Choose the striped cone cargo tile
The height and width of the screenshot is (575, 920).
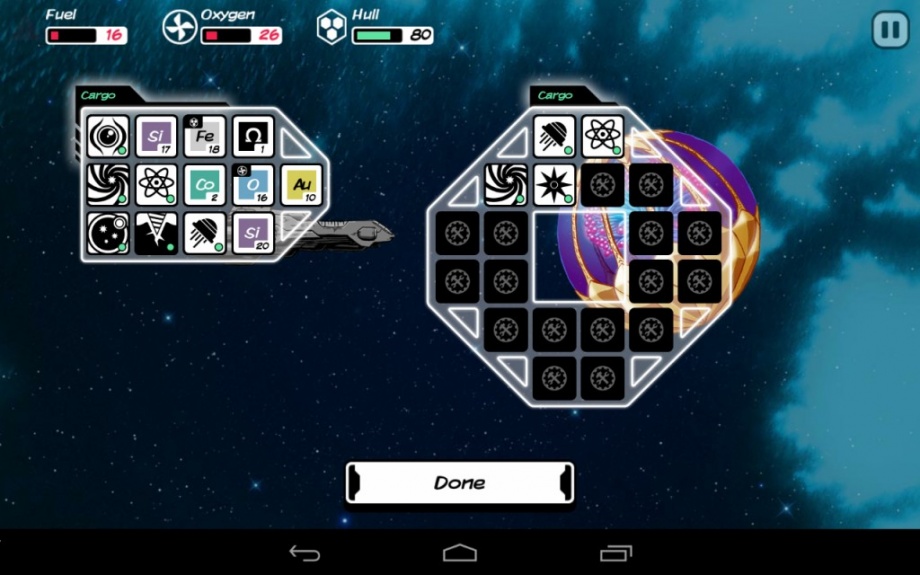156,233
